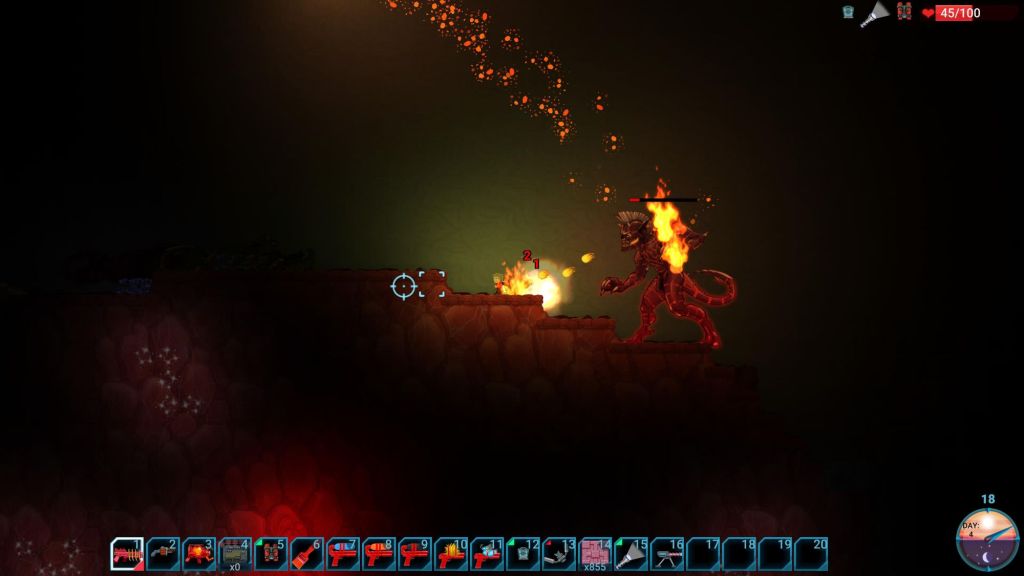
Task: Select hotbar slot 1 with the red drill weapon
Action: [127, 554]
